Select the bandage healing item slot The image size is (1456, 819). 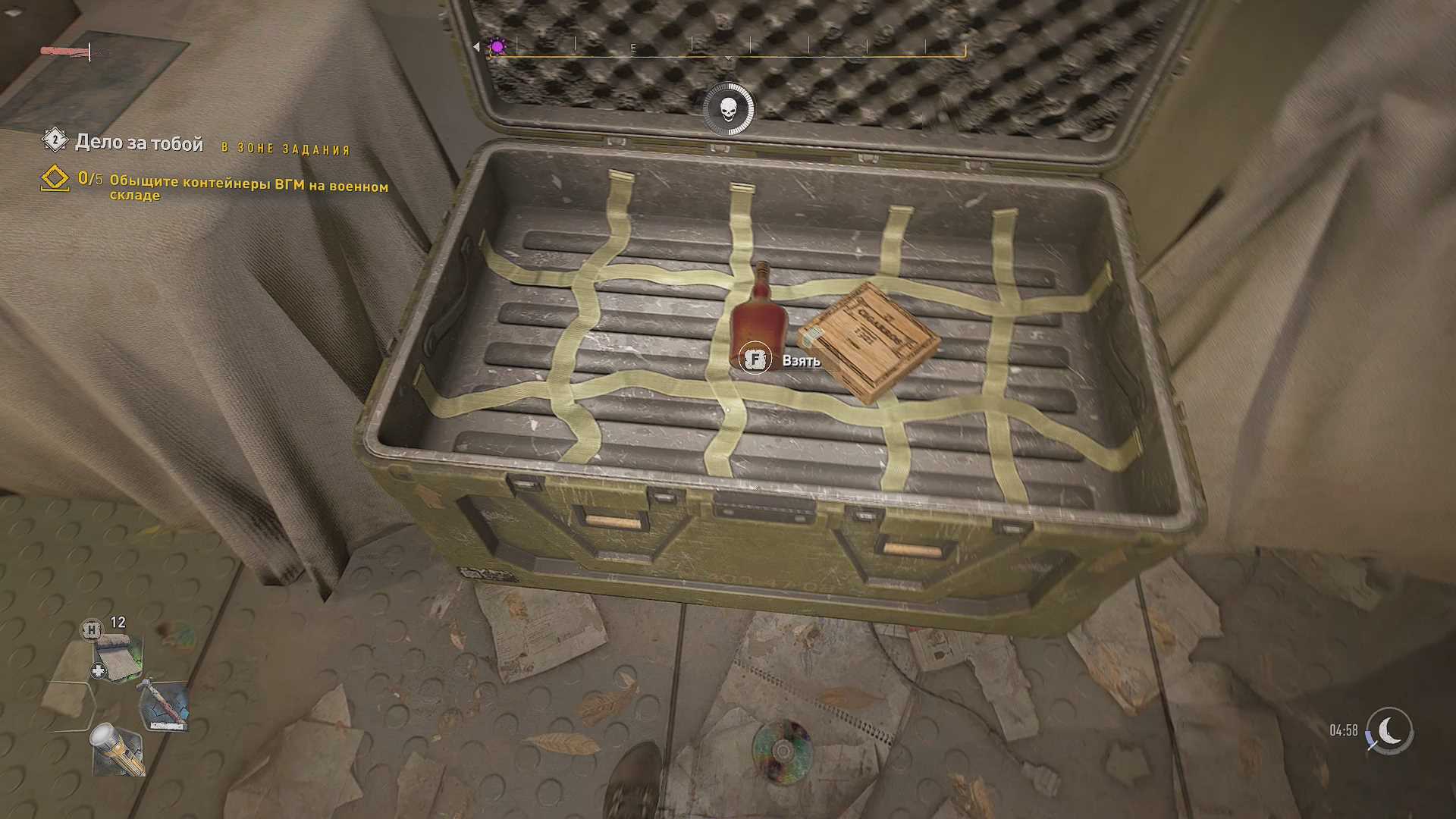coord(118,657)
